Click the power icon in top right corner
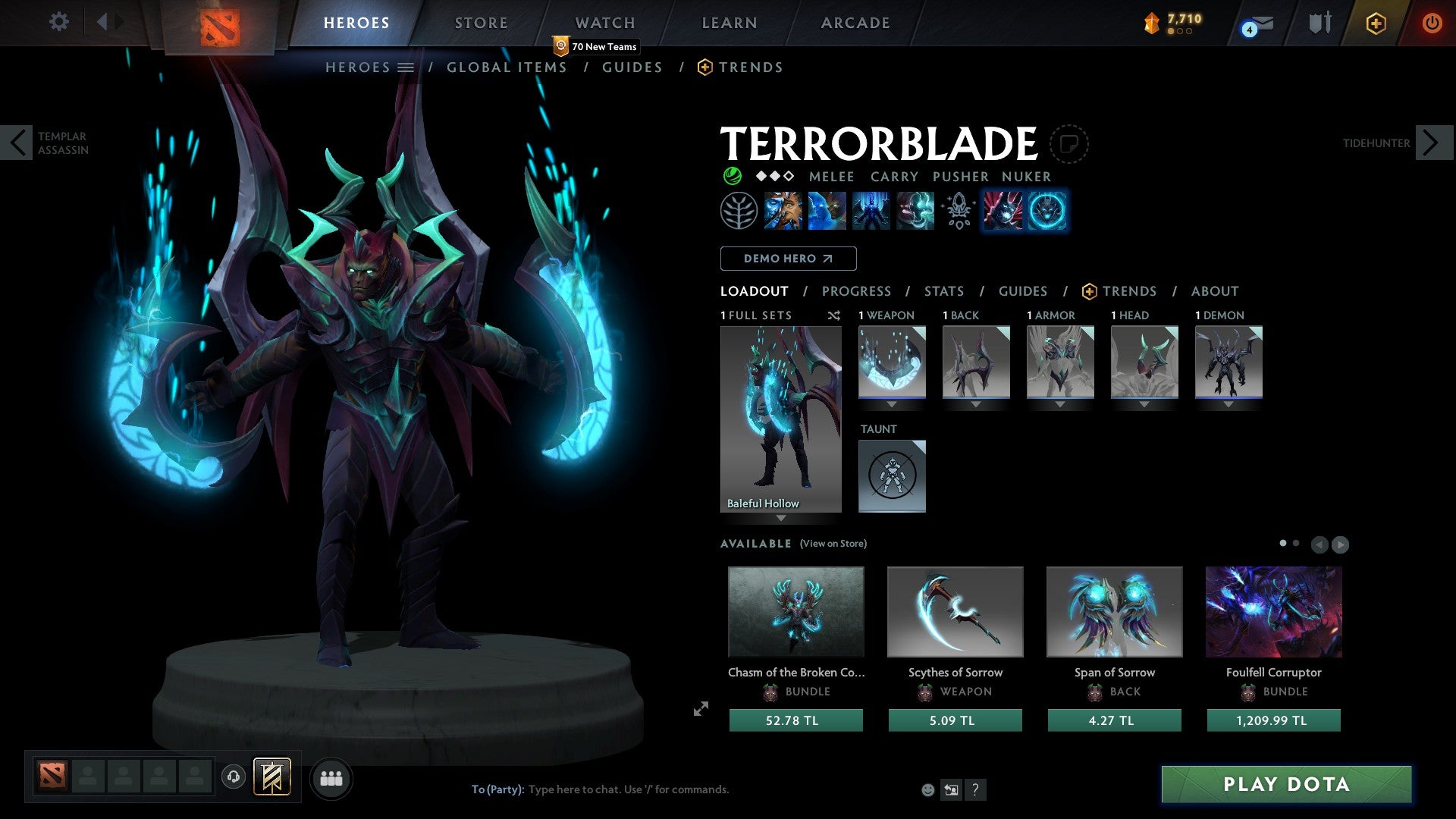The image size is (1456, 819). 1432,22
